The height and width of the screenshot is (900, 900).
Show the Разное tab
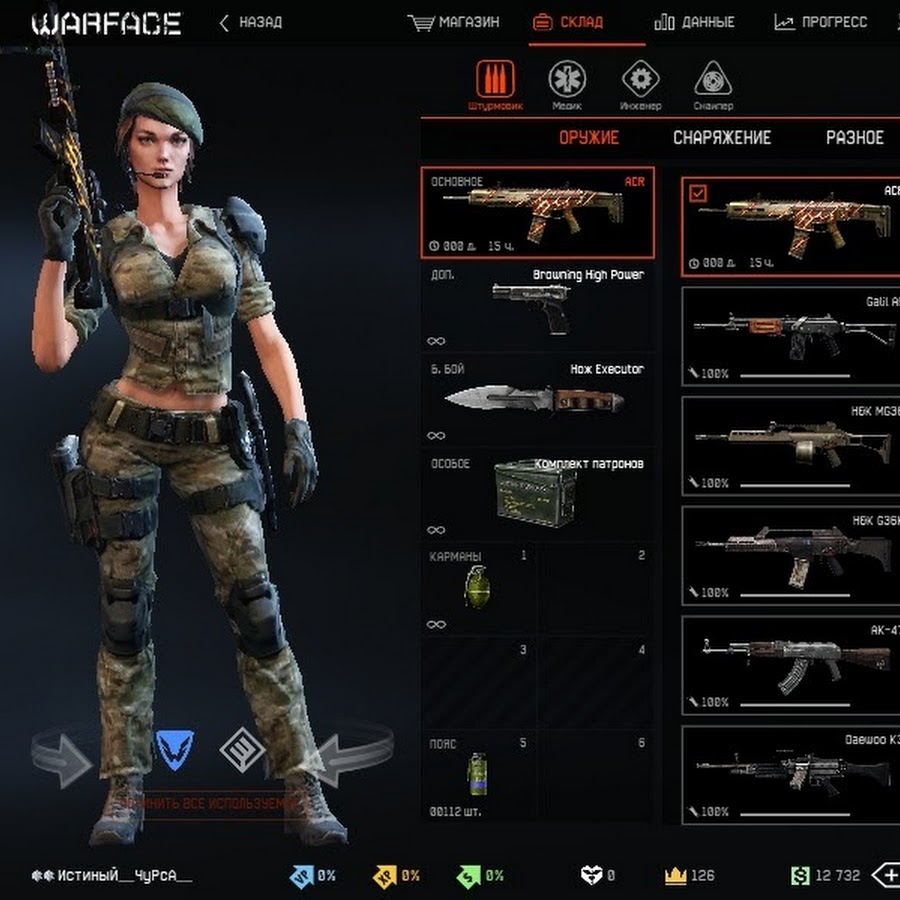coord(854,138)
